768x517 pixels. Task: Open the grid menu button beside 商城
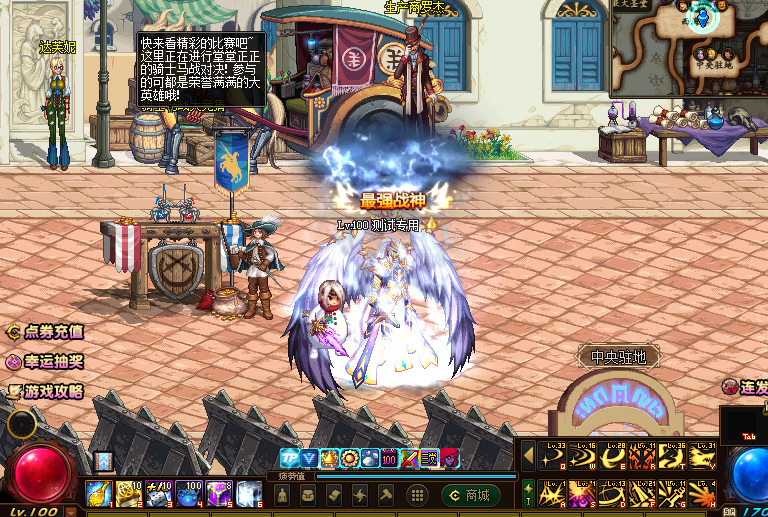tap(420, 495)
